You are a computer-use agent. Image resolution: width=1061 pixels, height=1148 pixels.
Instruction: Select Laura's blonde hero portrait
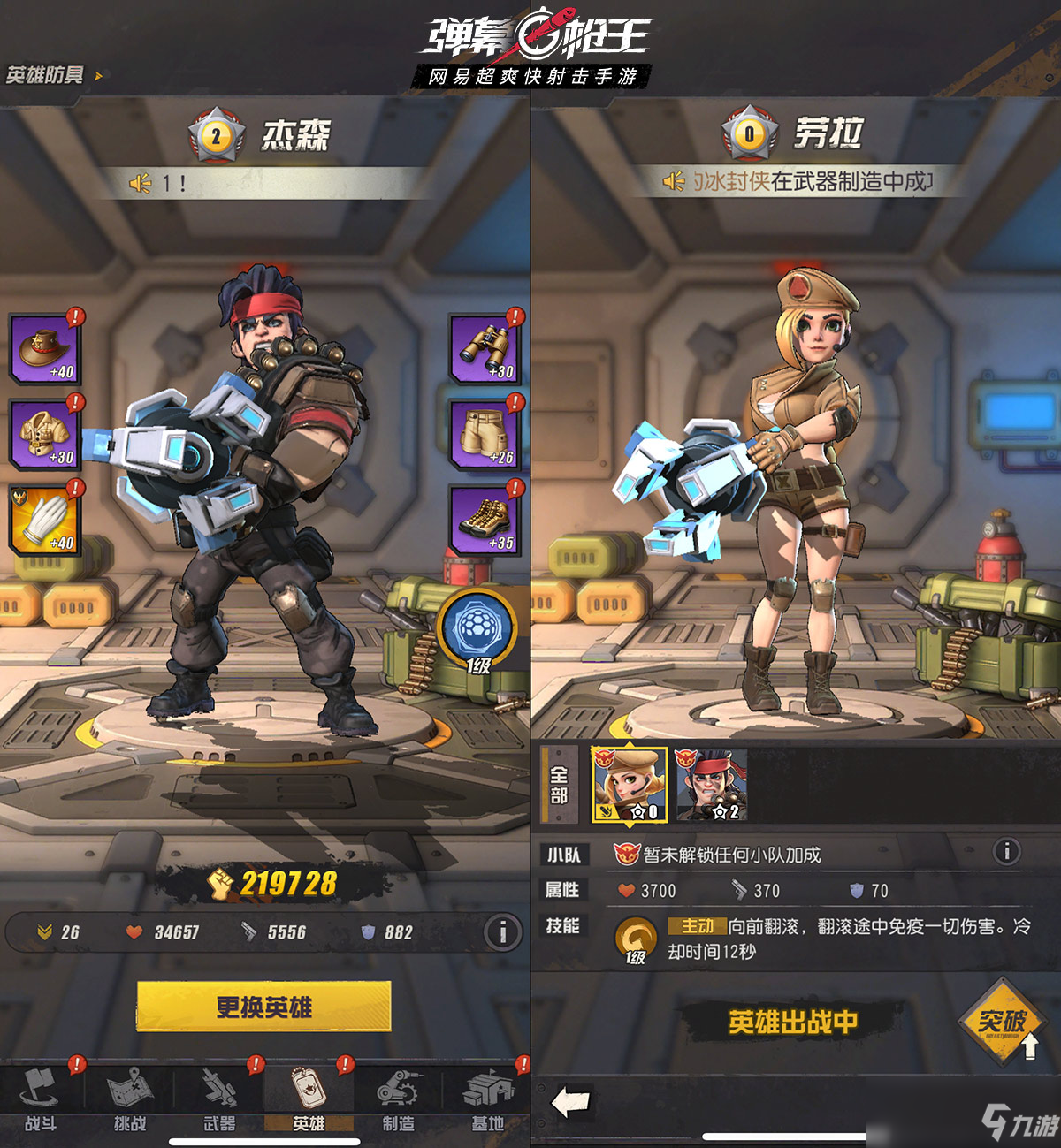[630, 784]
